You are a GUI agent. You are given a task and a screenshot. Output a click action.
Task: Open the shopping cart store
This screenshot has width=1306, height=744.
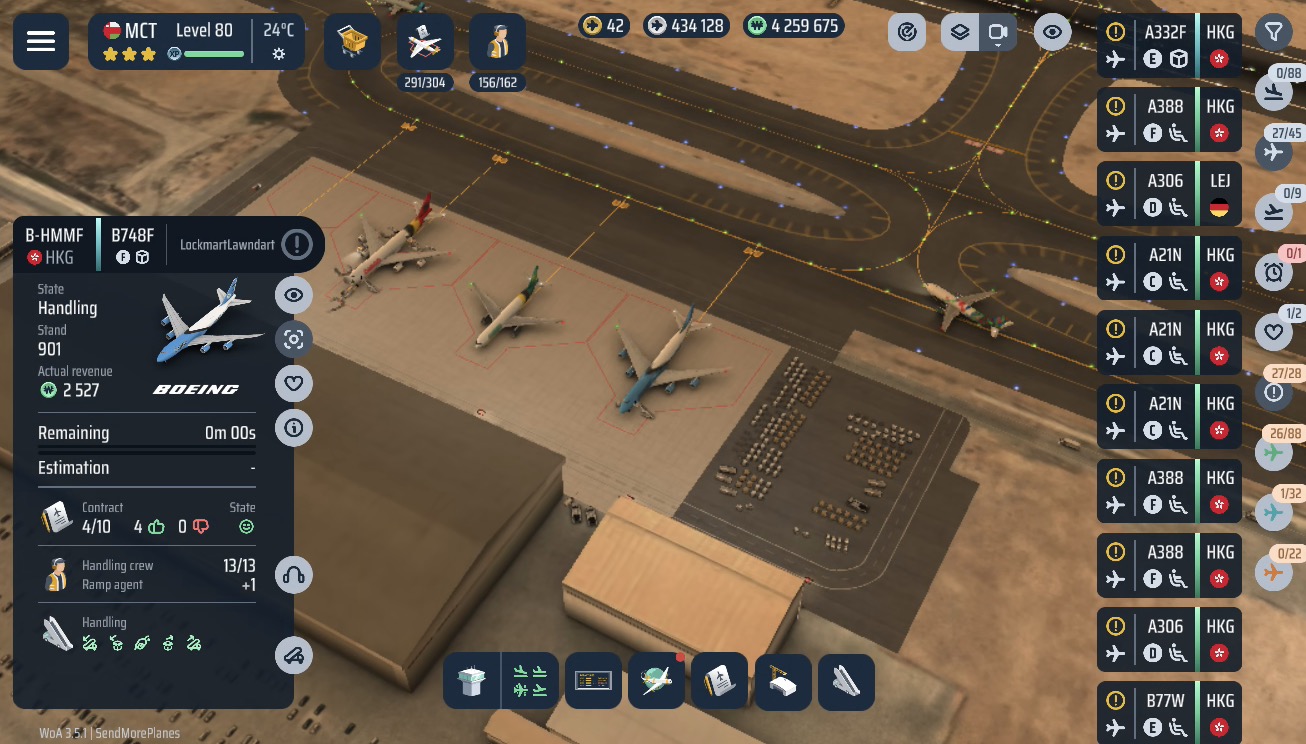[352, 41]
